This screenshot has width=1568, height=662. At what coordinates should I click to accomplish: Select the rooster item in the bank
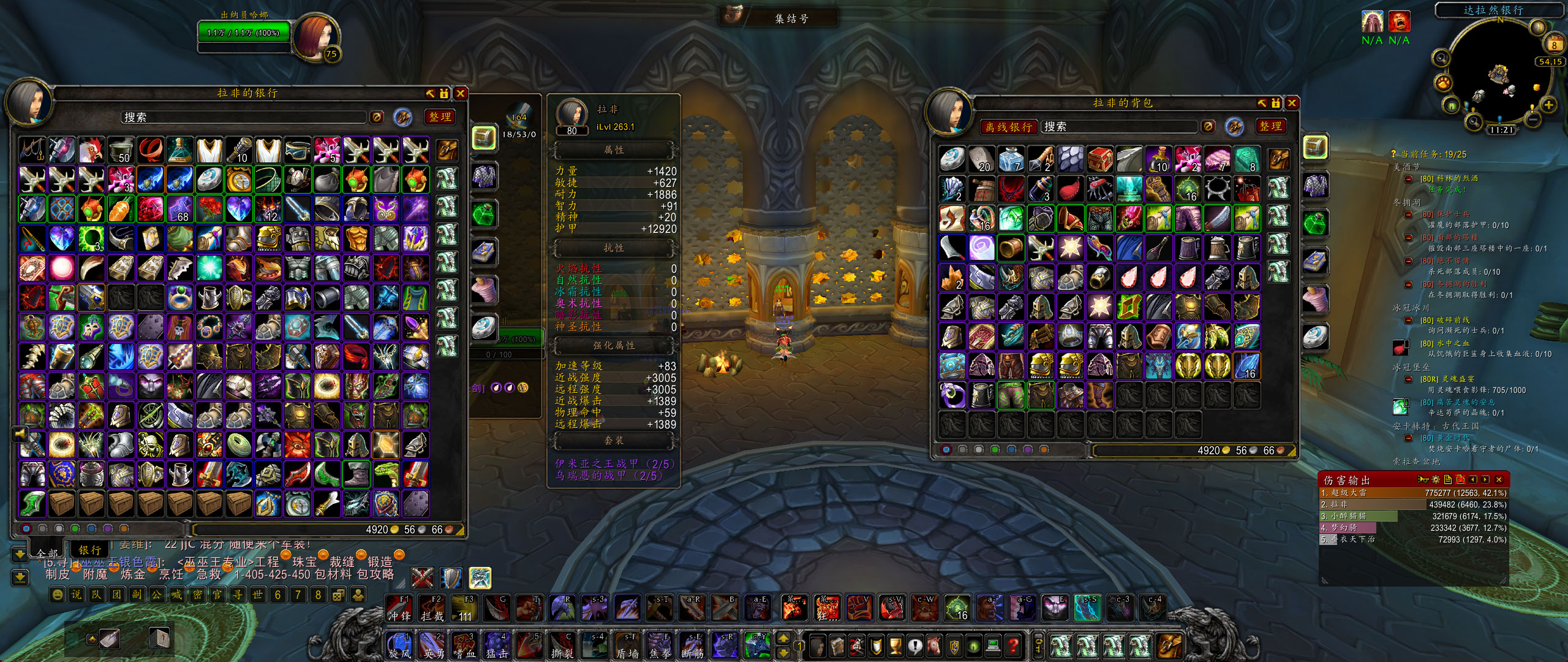point(91,150)
